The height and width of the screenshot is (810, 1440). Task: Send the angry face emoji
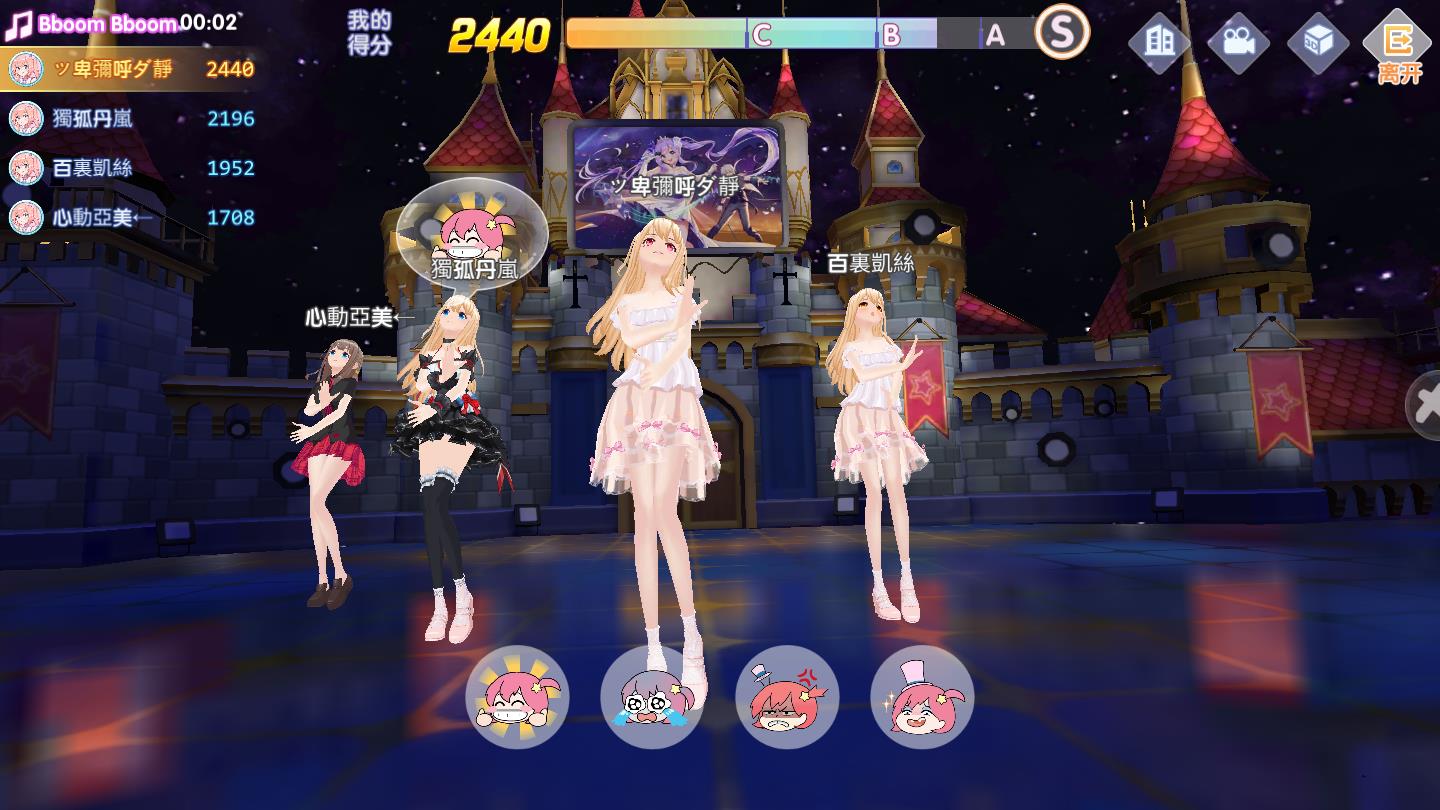click(x=787, y=698)
